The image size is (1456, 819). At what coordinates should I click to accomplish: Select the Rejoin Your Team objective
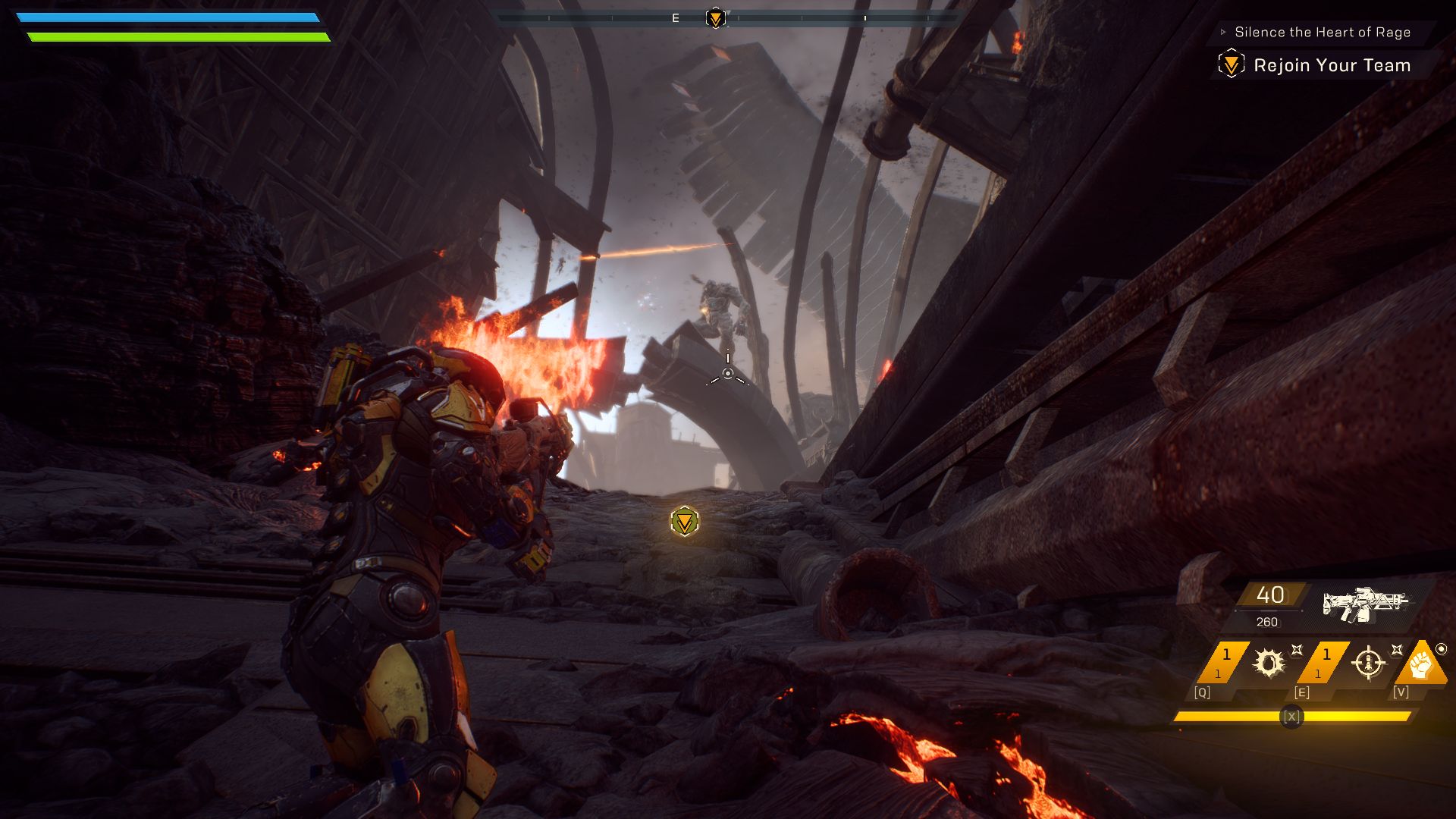click(1332, 65)
